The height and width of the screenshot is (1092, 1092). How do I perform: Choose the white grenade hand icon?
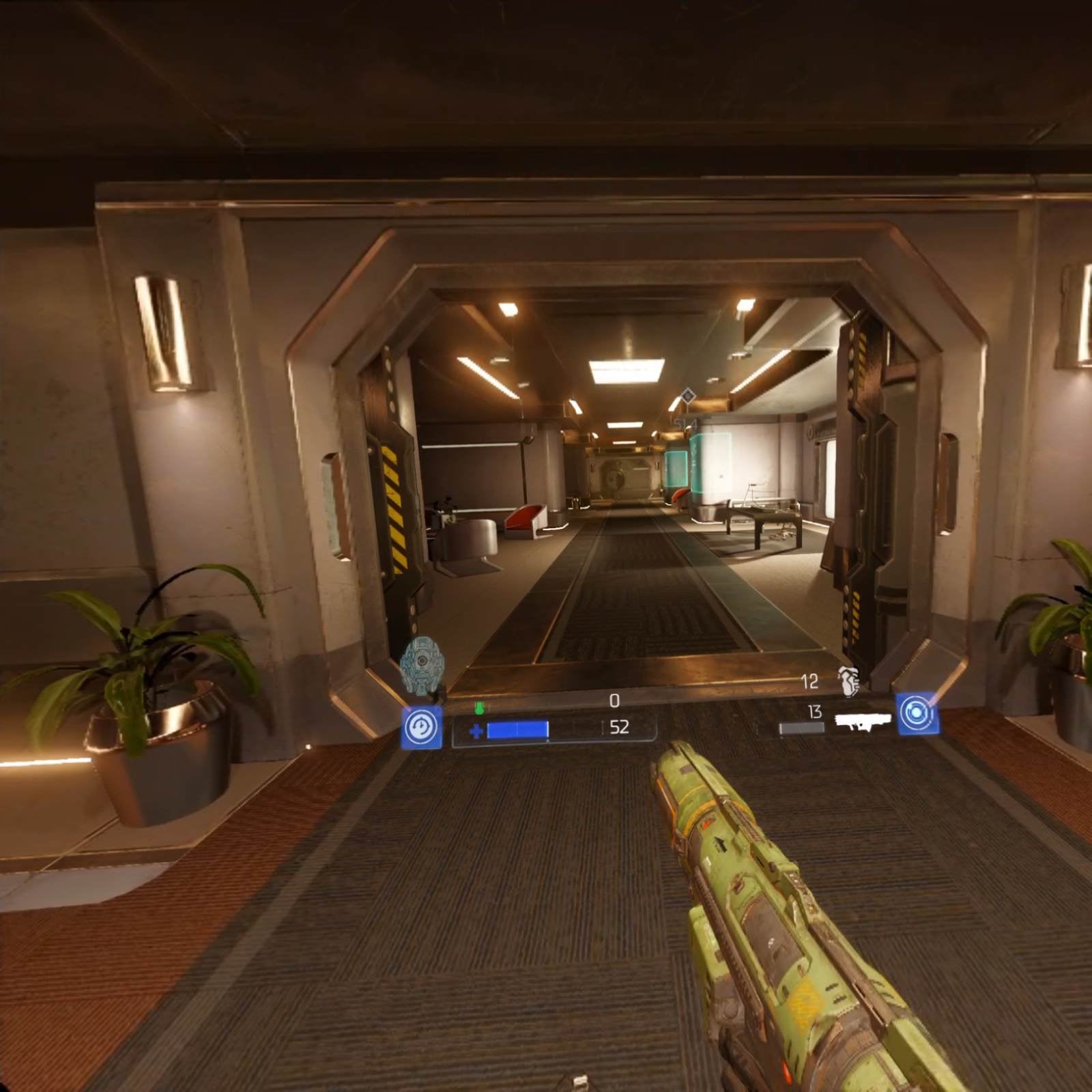point(848,681)
